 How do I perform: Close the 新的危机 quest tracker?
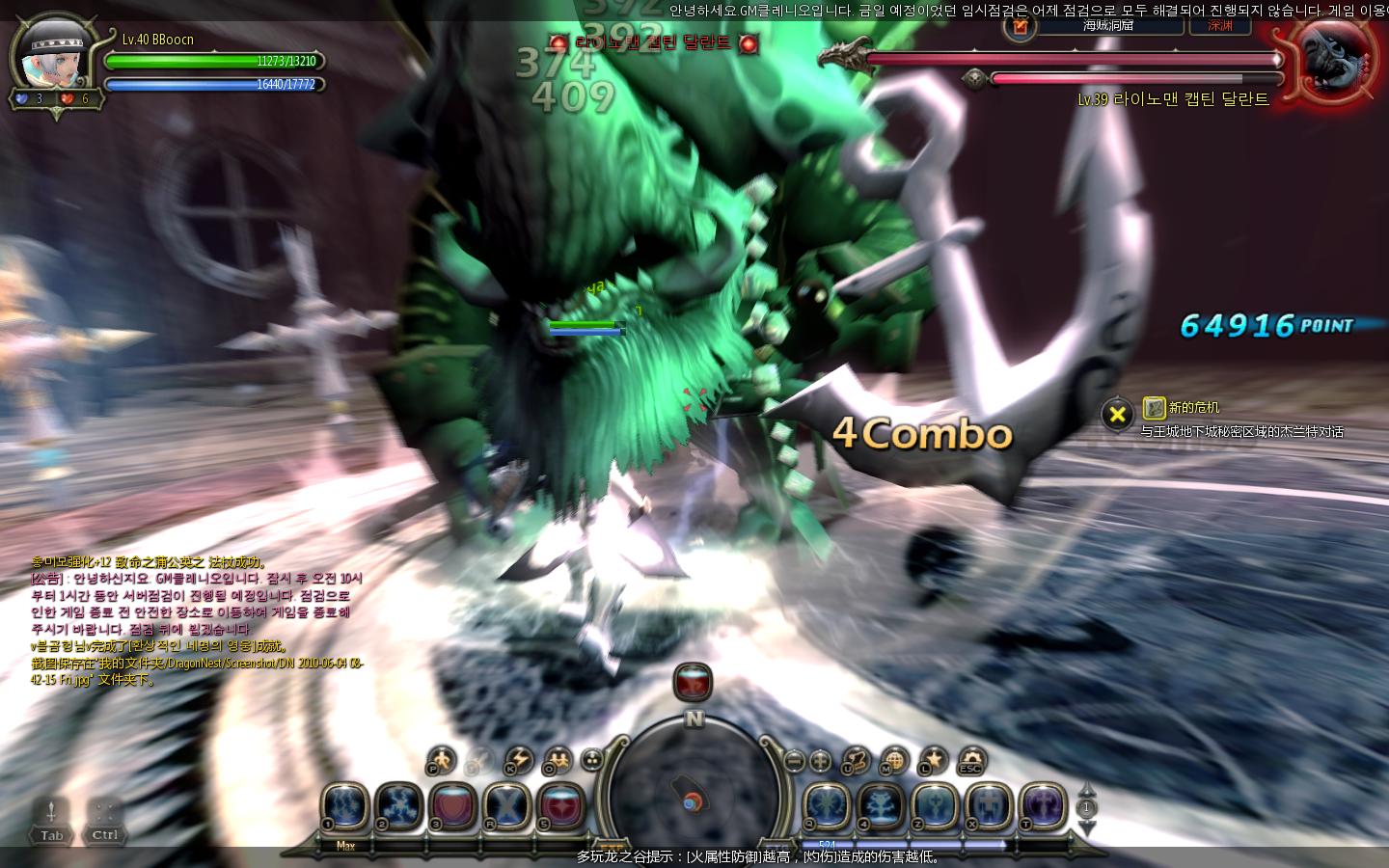click(1117, 415)
